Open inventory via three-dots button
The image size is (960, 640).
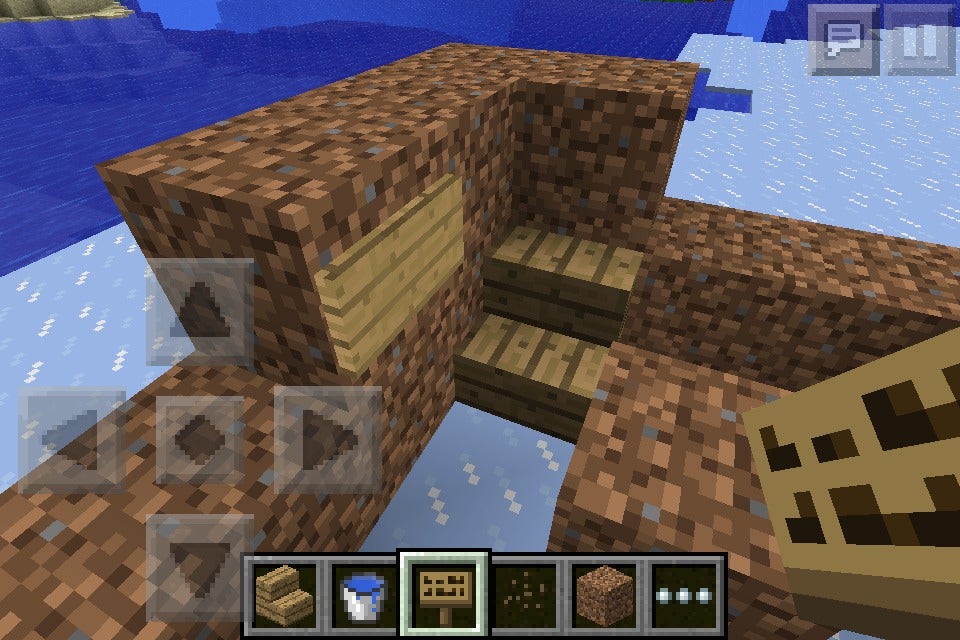coord(686,593)
